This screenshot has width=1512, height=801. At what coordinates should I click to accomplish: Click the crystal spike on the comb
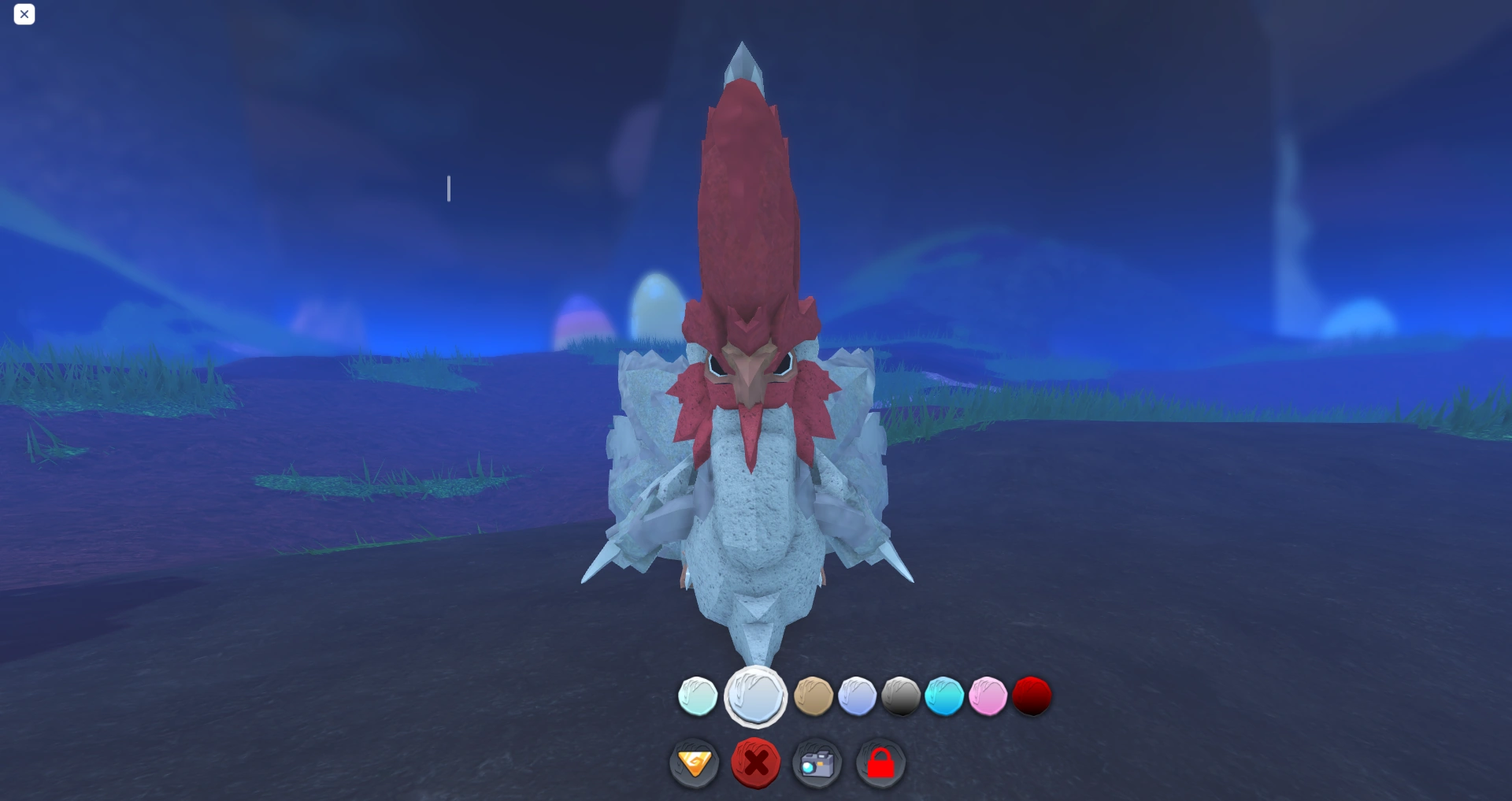click(743, 63)
